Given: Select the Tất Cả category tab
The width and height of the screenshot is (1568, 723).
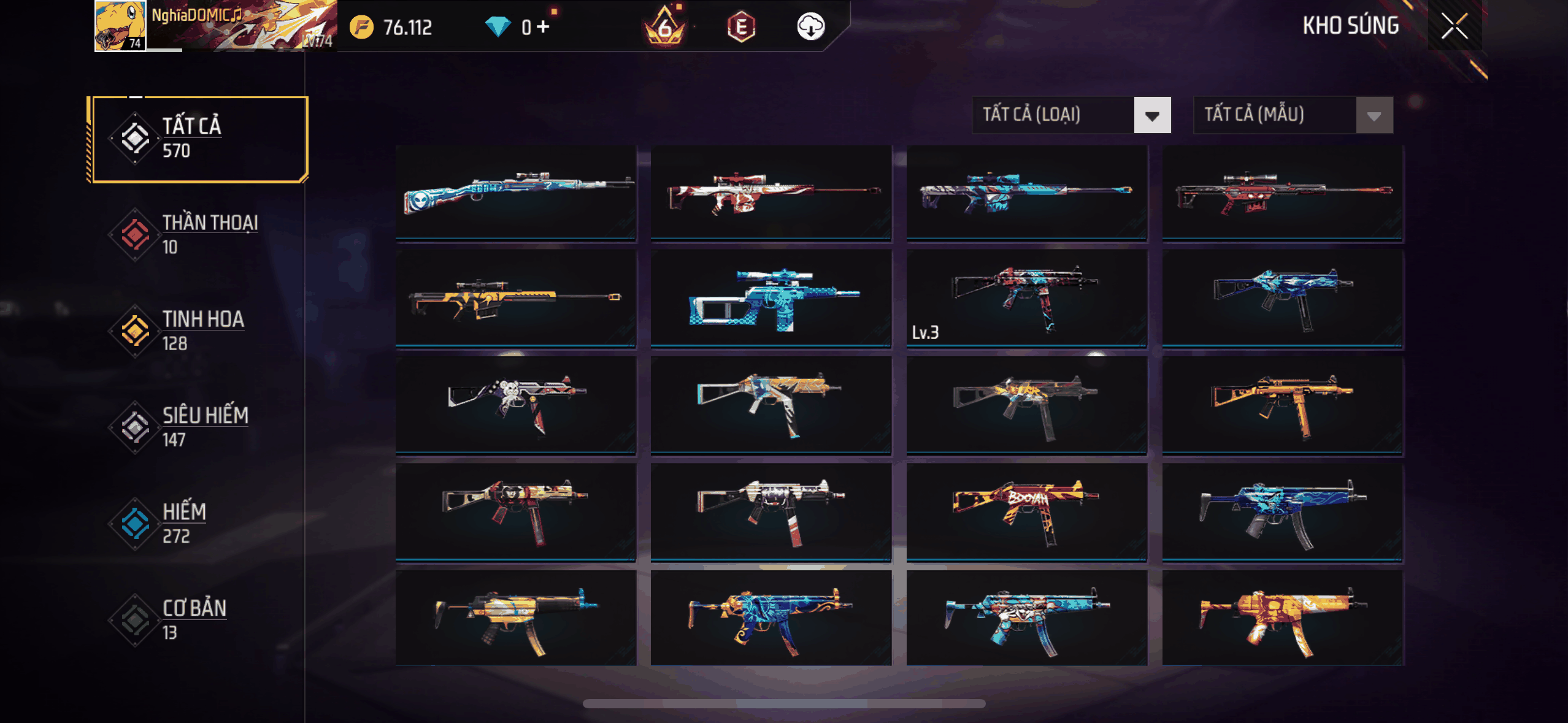Looking at the screenshot, I should (x=198, y=139).
